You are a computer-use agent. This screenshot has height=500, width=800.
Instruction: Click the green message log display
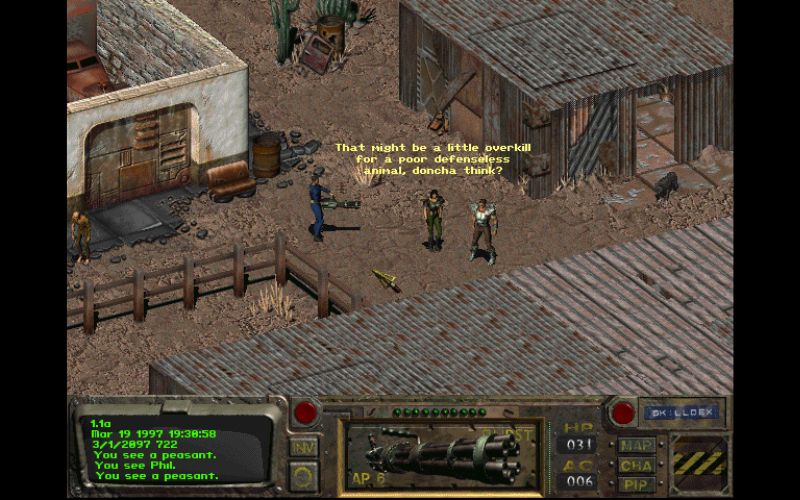pos(175,445)
